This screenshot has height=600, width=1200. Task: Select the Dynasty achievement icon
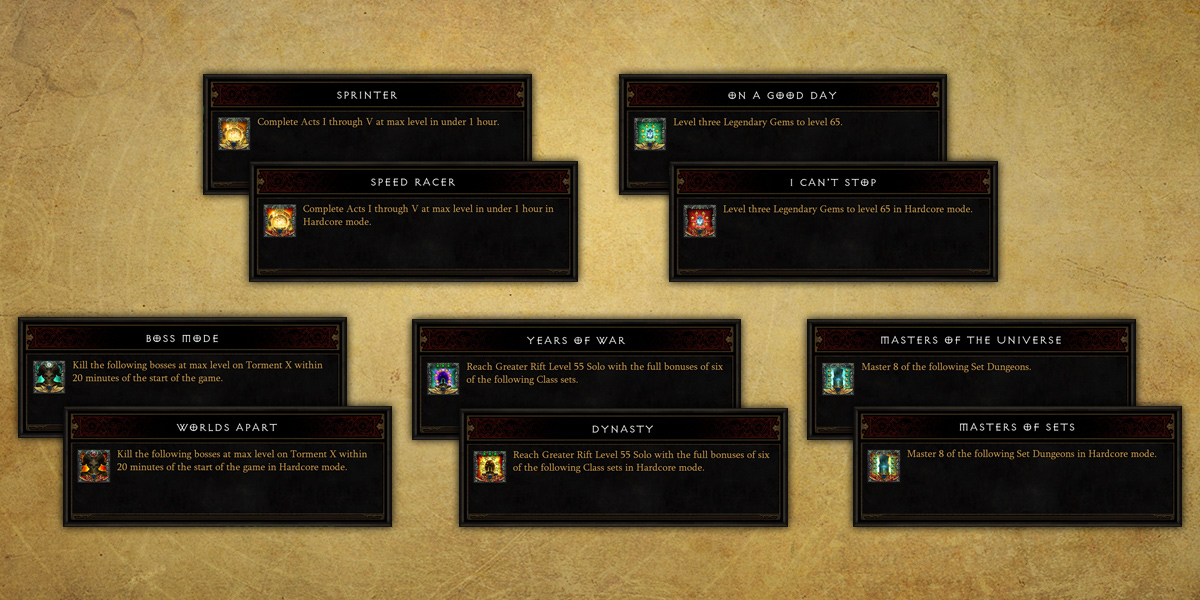[x=490, y=466]
